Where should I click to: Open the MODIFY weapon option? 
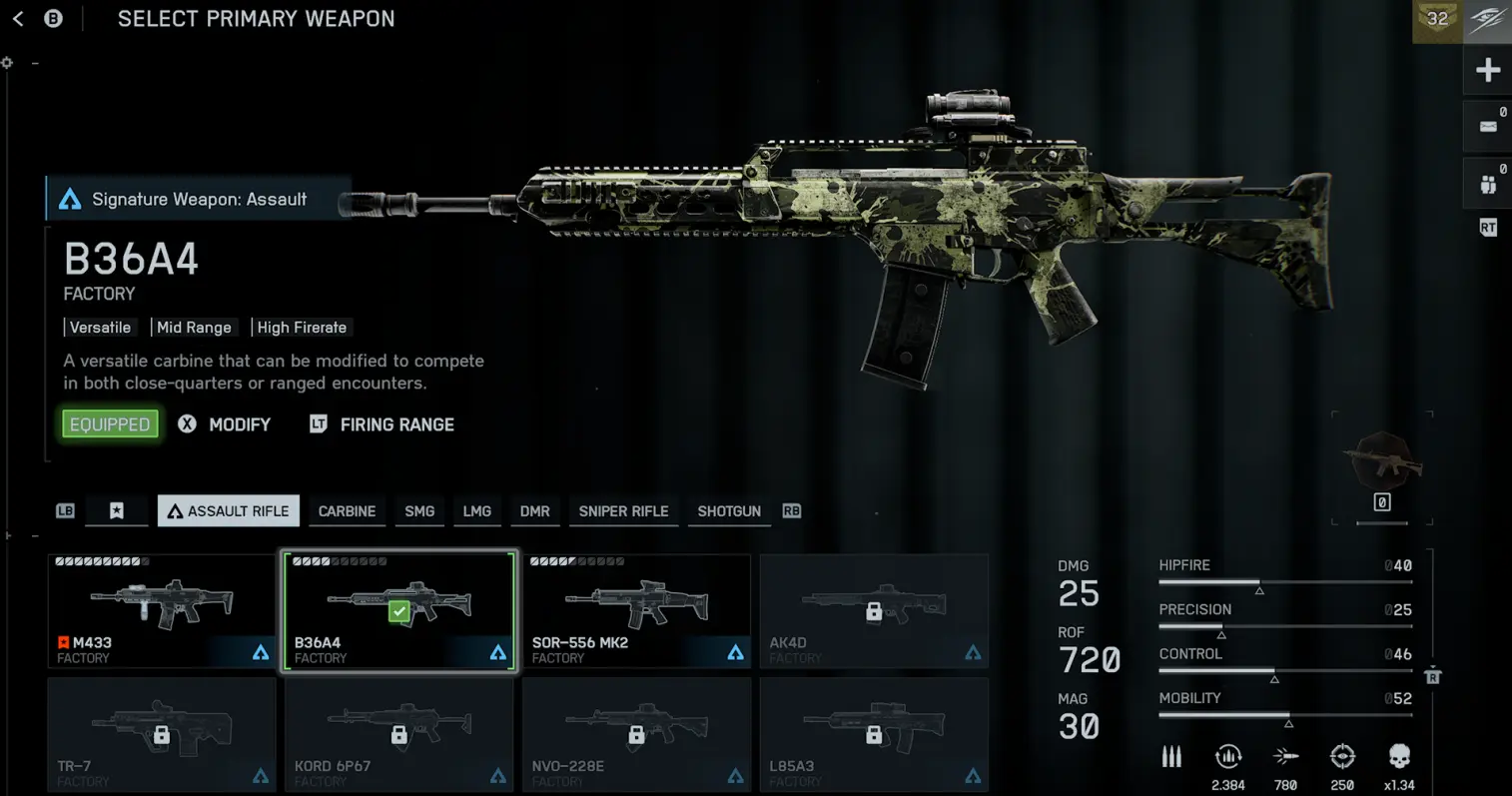coord(239,424)
